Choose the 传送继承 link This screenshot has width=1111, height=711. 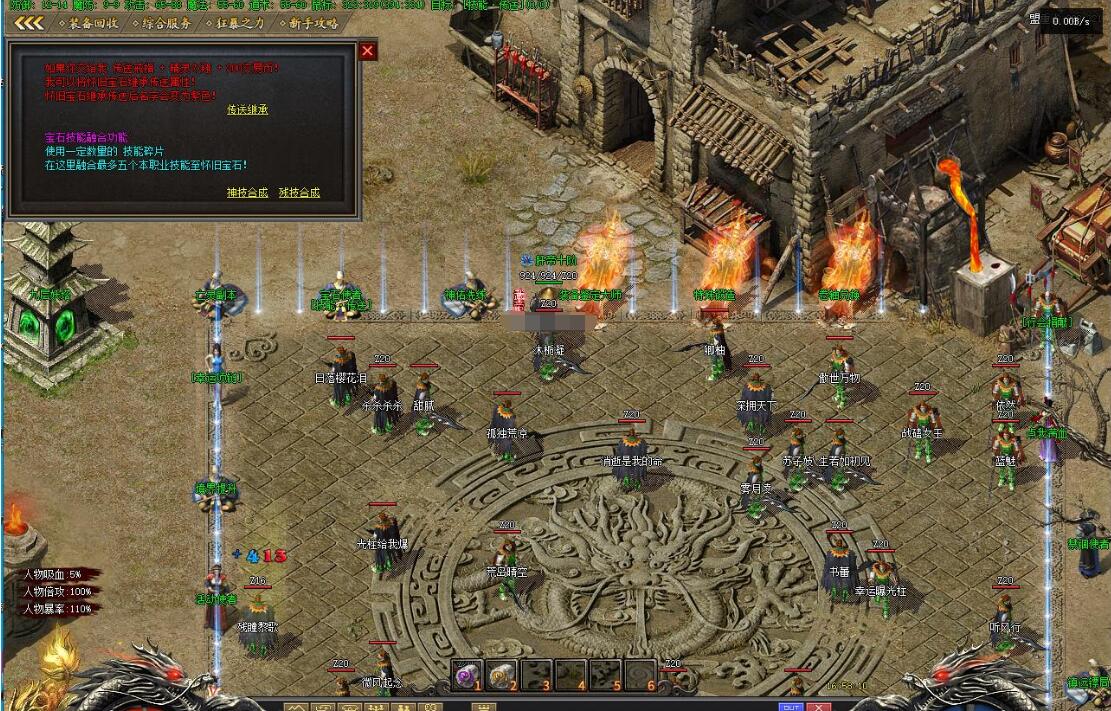[247, 109]
